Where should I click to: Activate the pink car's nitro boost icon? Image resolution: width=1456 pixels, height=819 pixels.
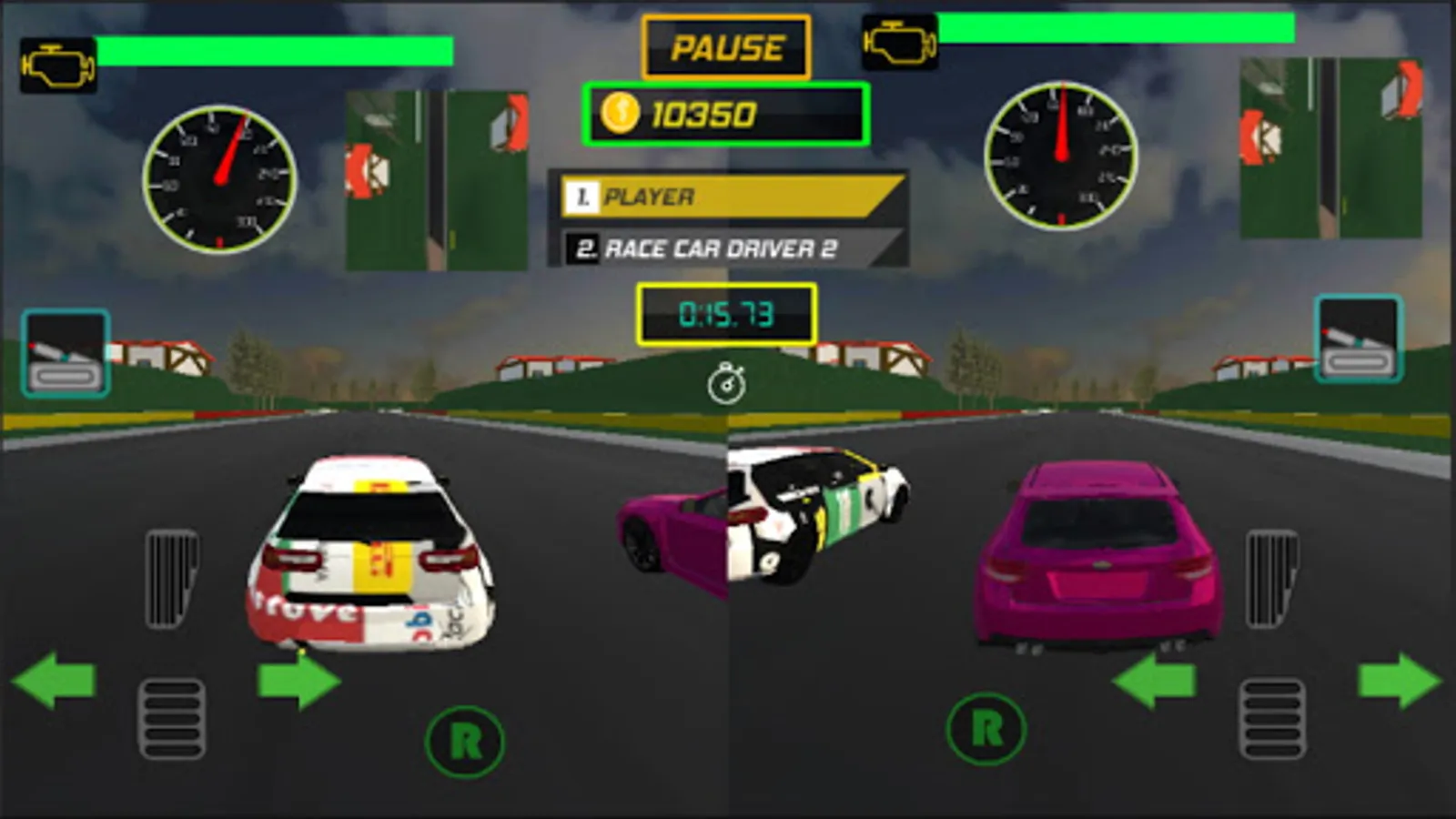[1358, 339]
